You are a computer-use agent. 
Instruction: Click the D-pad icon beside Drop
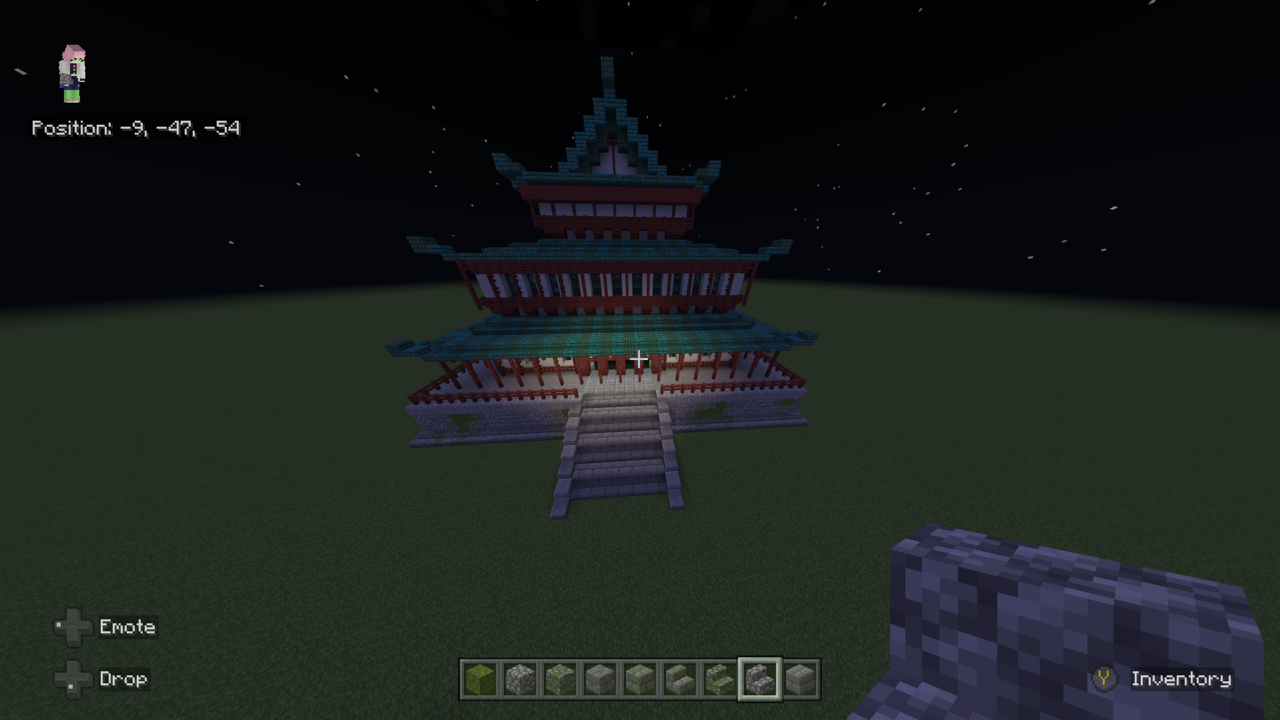pyautogui.click(x=73, y=680)
